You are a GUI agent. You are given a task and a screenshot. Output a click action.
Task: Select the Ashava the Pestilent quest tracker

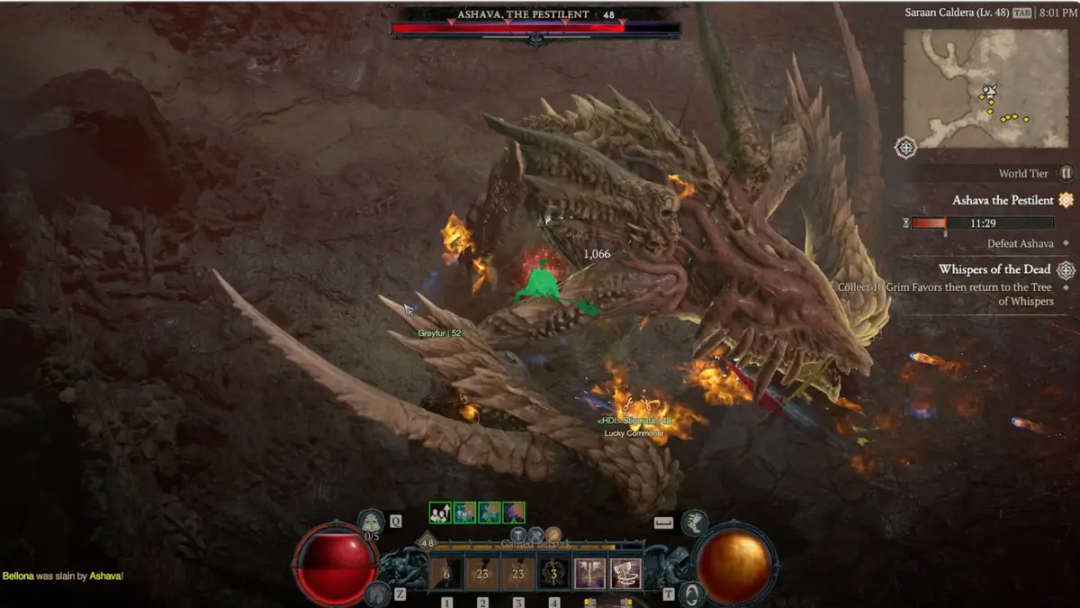[1003, 200]
